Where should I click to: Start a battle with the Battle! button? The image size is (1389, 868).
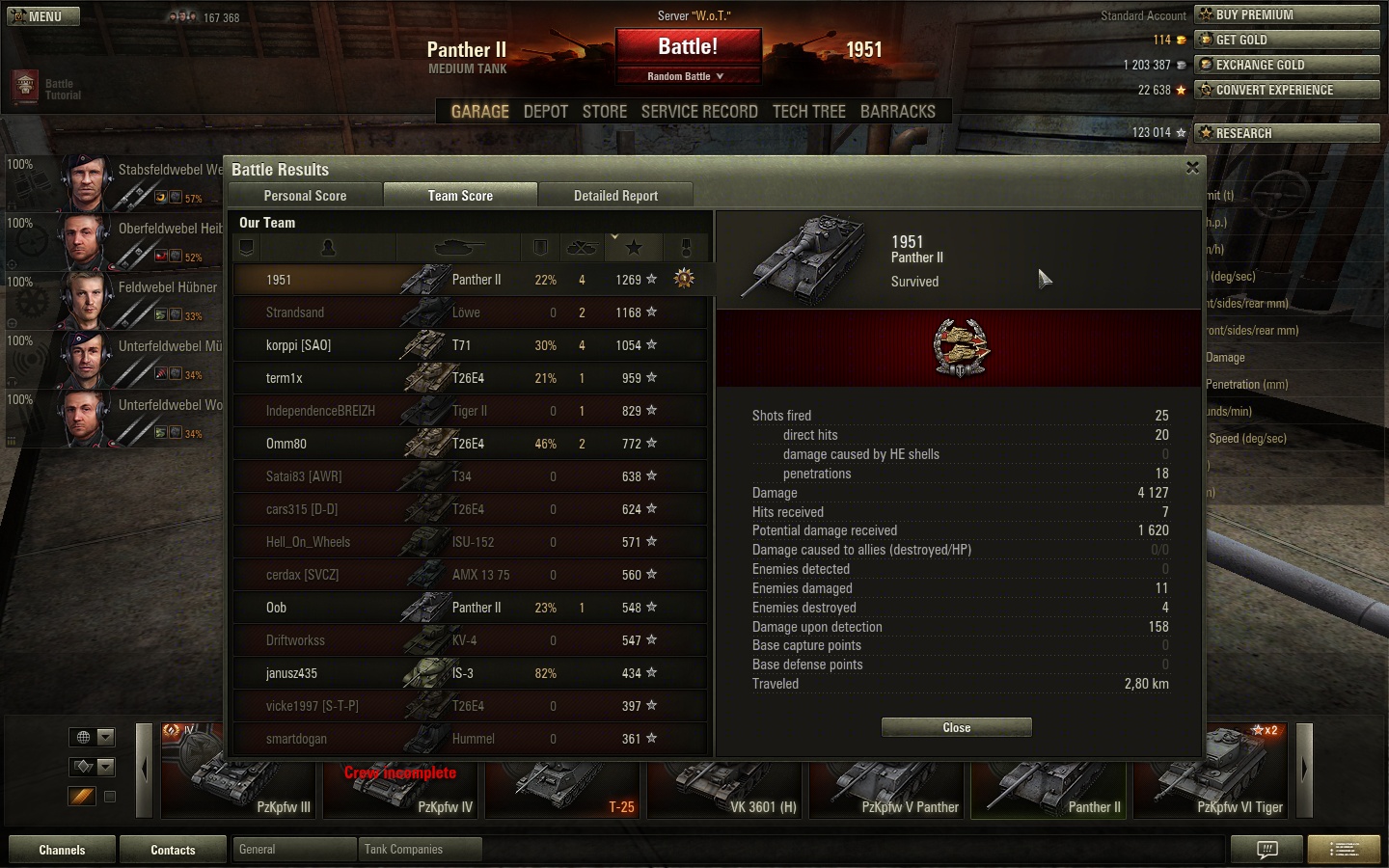[x=688, y=47]
